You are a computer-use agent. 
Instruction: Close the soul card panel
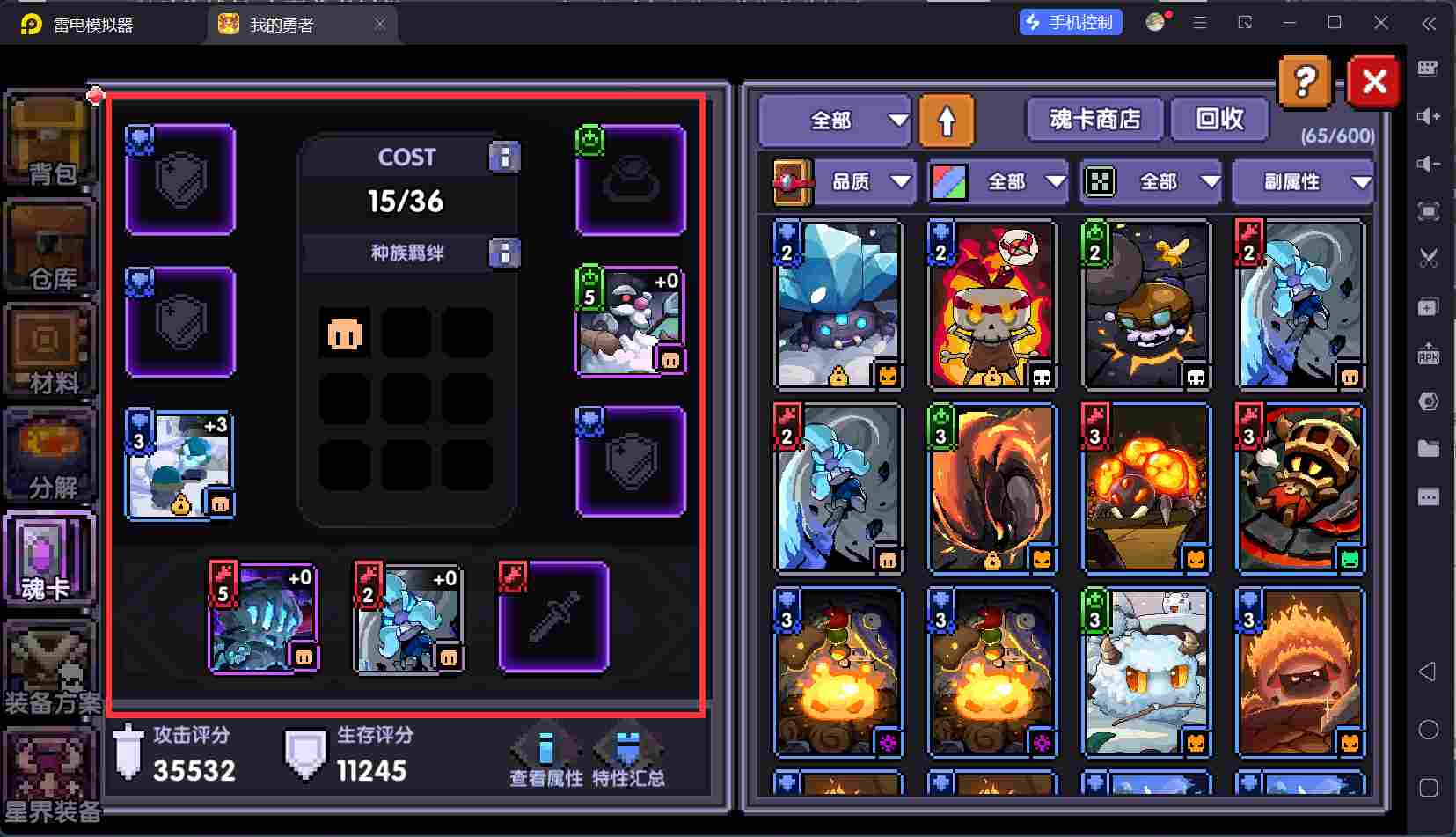pyautogui.click(x=1373, y=83)
